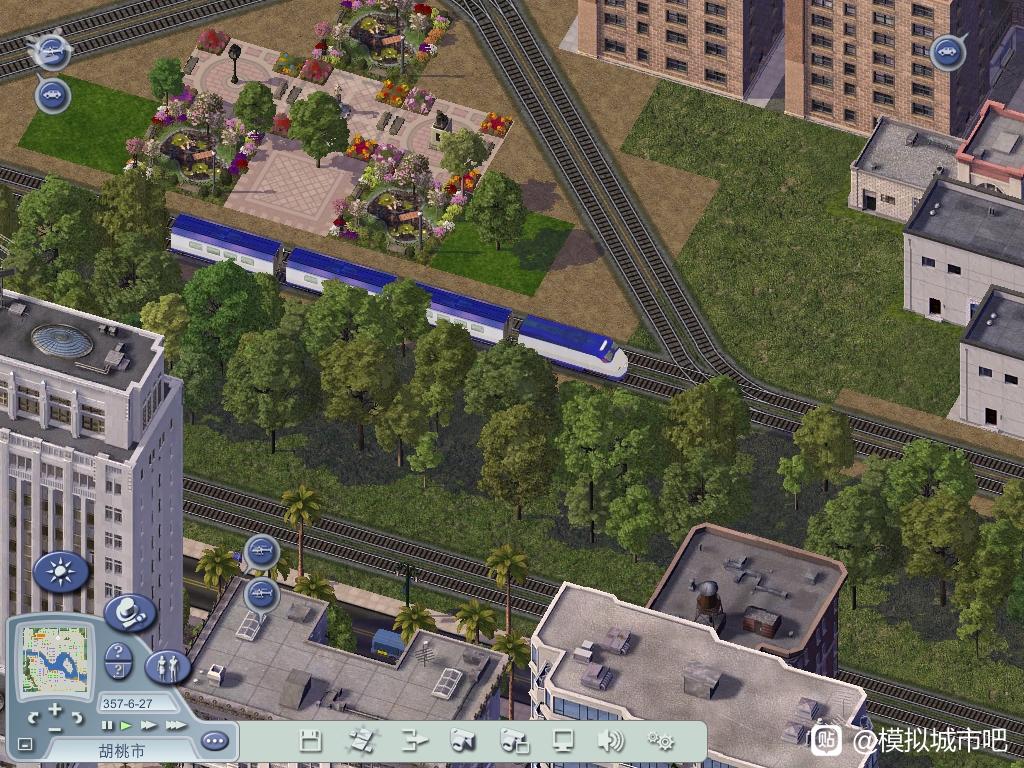The width and height of the screenshot is (1024, 768).
Task: Zoom in with the plus button
Action: (55, 710)
